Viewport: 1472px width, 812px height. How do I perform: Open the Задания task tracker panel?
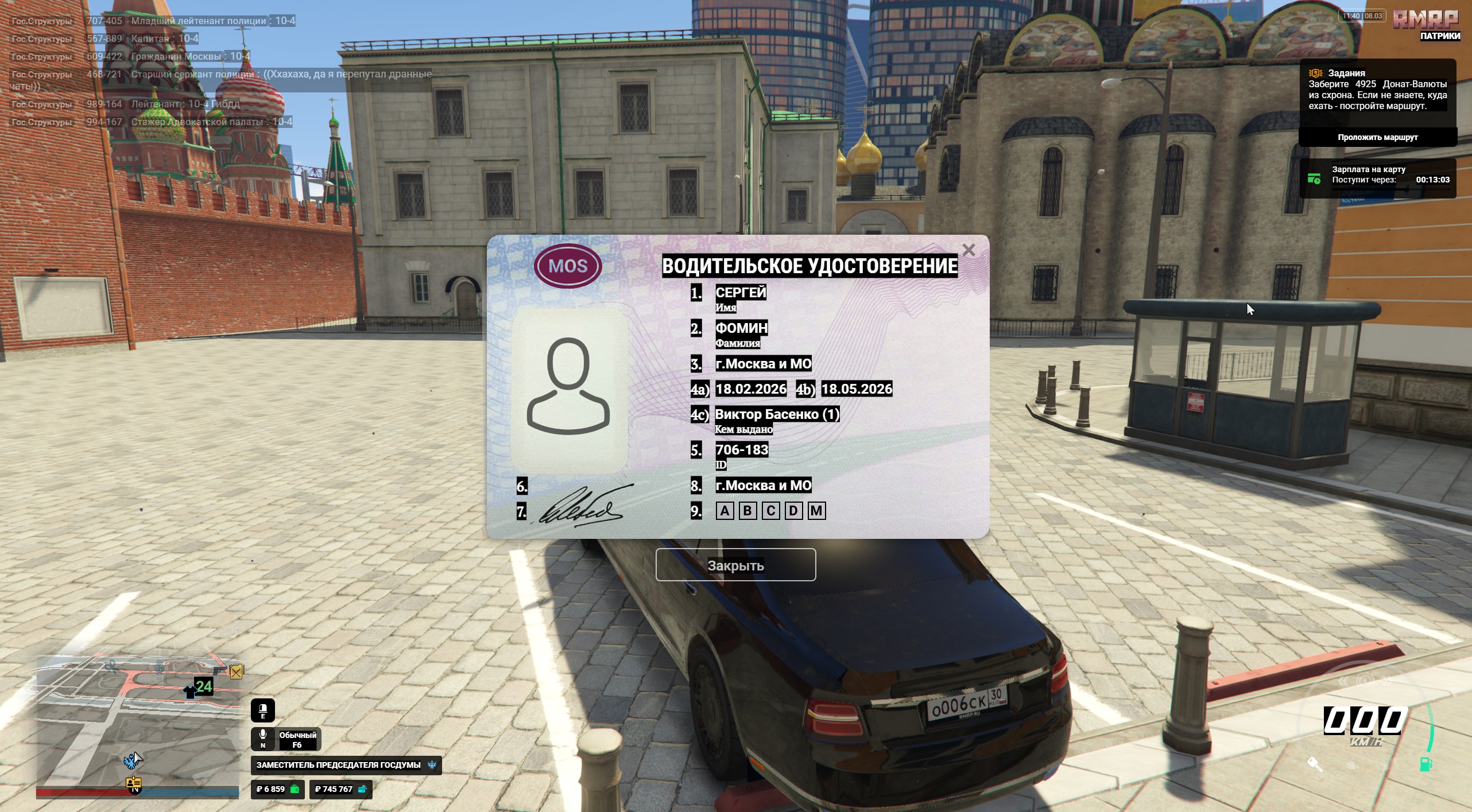(x=1377, y=90)
